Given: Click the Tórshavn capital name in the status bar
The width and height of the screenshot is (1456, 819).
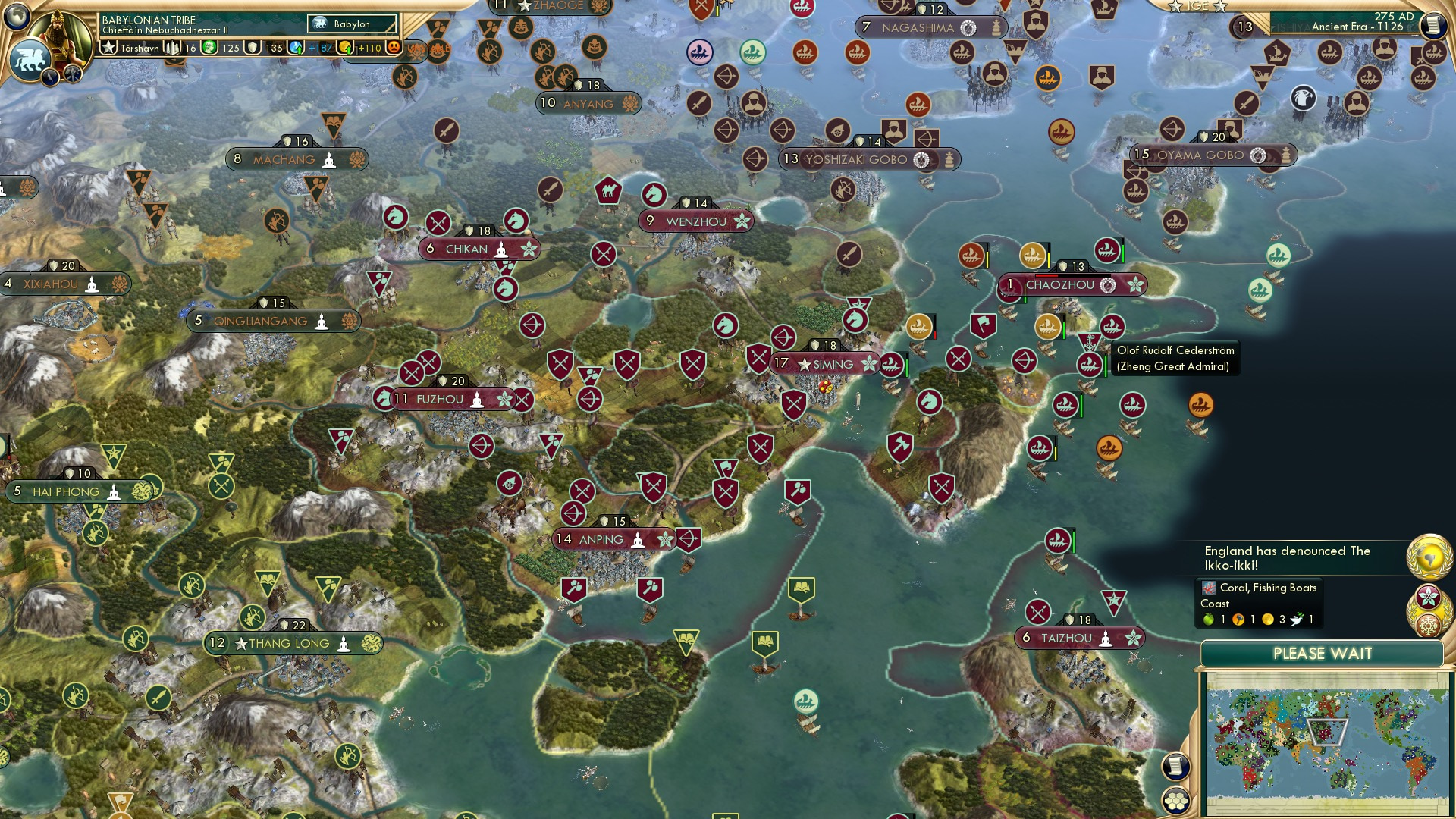Looking at the screenshot, I should 140,47.
